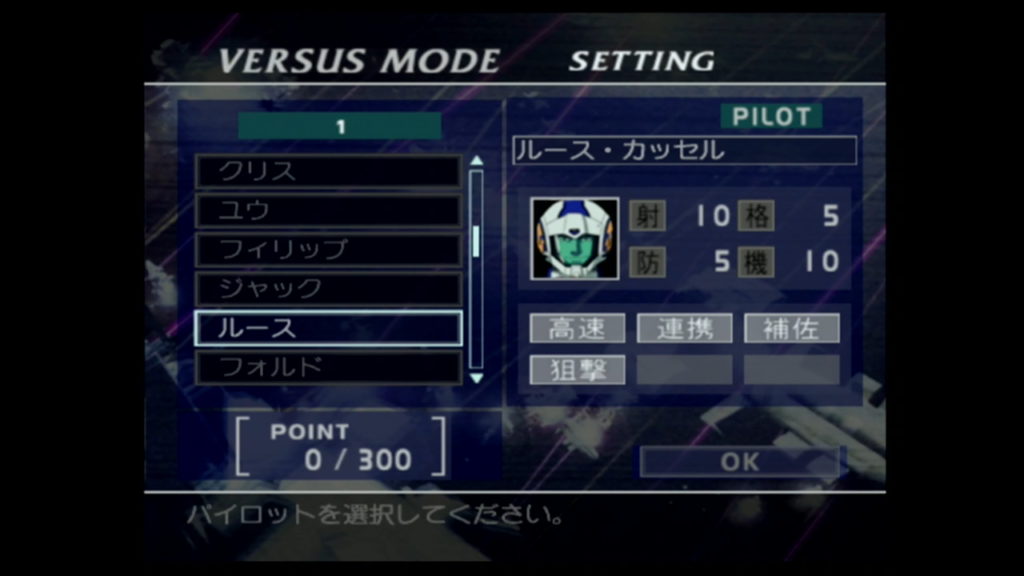Select ジャック as pilot
1024x576 pixels.
328,289
